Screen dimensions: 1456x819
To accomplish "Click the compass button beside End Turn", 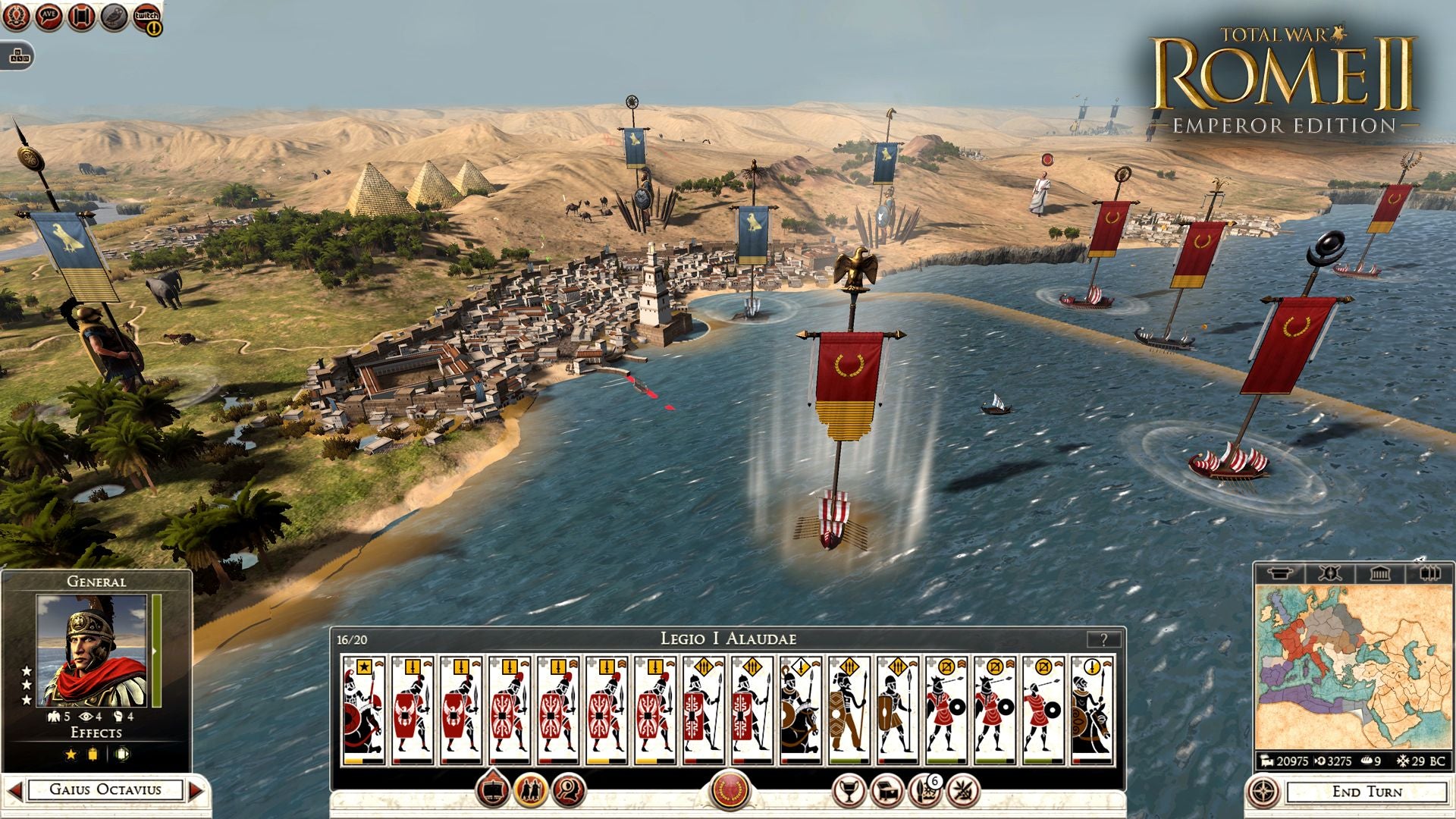I will 1263,792.
